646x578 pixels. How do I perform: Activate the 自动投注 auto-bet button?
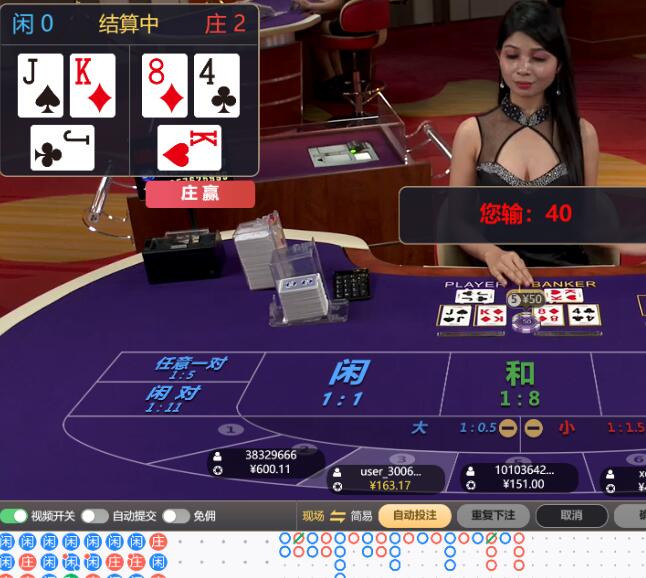tap(414, 516)
